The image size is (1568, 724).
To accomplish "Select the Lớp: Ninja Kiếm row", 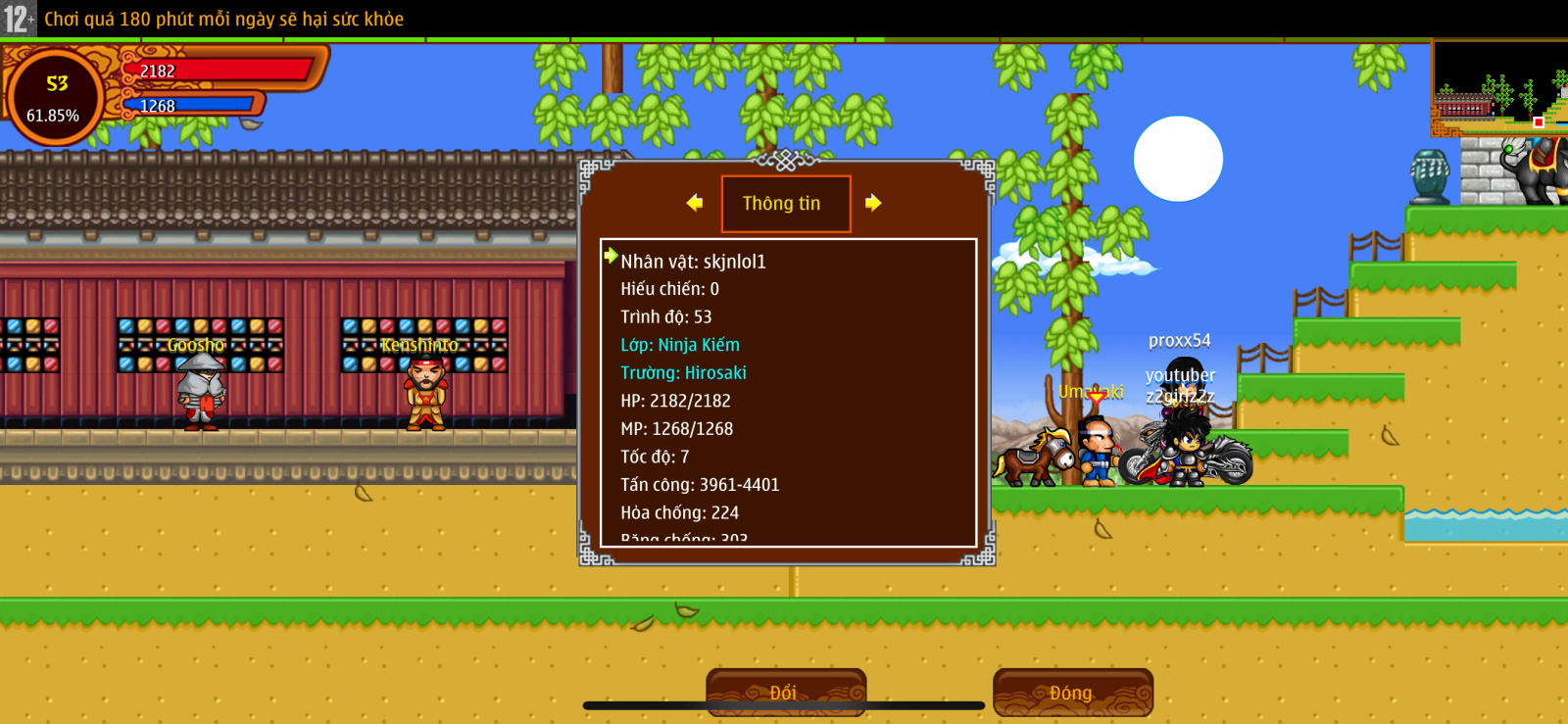I will point(680,345).
